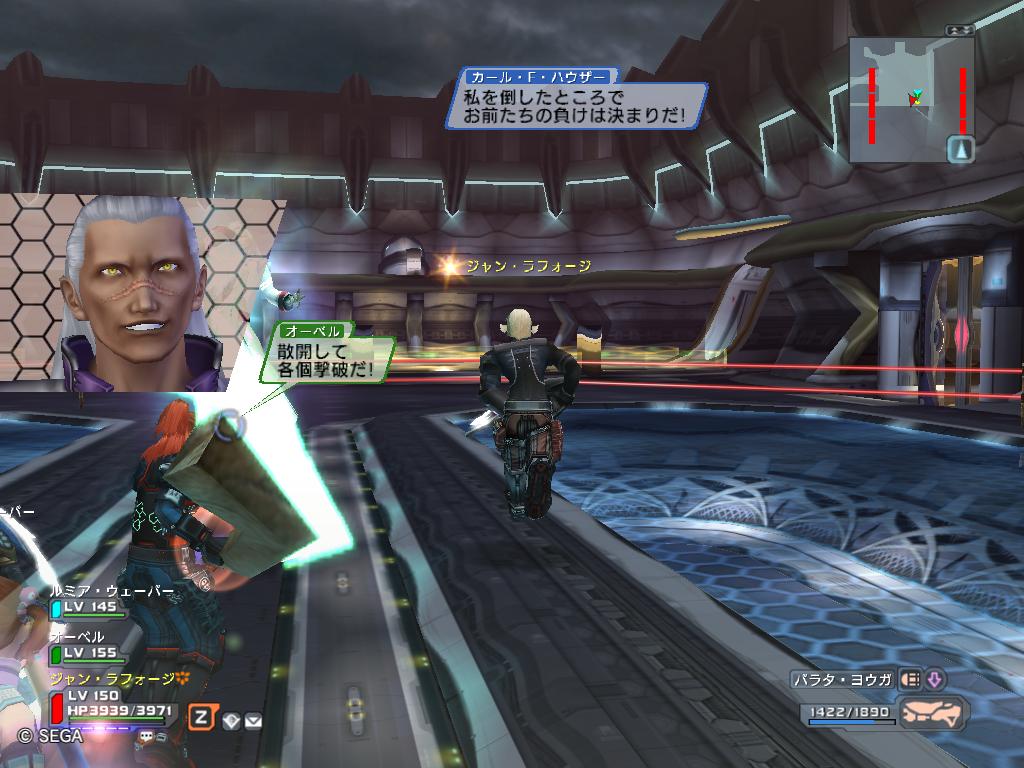This screenshot has height=768, width=1024.
Task: Click the pink down-arrow icon
Action: pos(935,680)
